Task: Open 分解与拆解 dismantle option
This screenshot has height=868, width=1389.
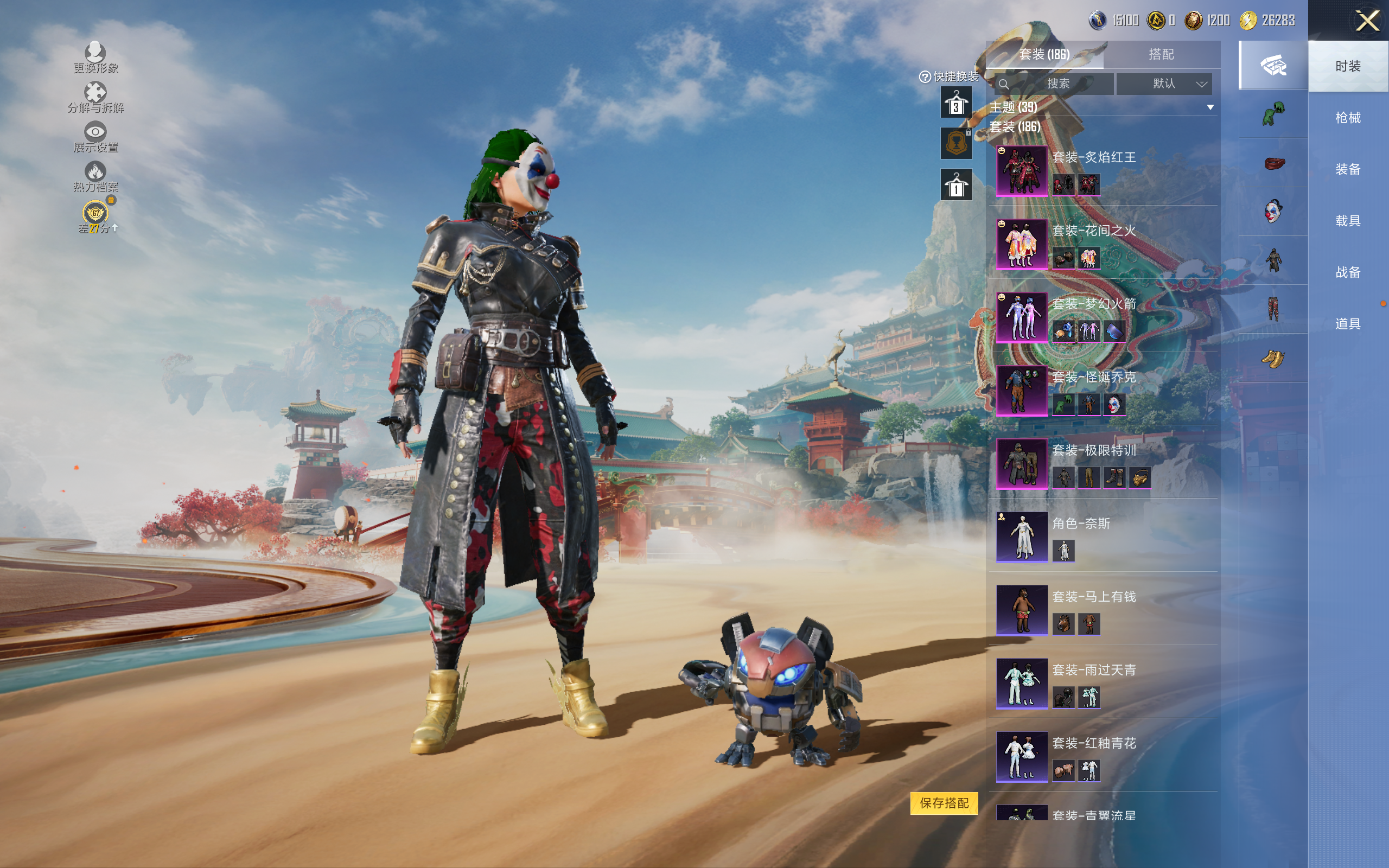Action: pos(95,98)
